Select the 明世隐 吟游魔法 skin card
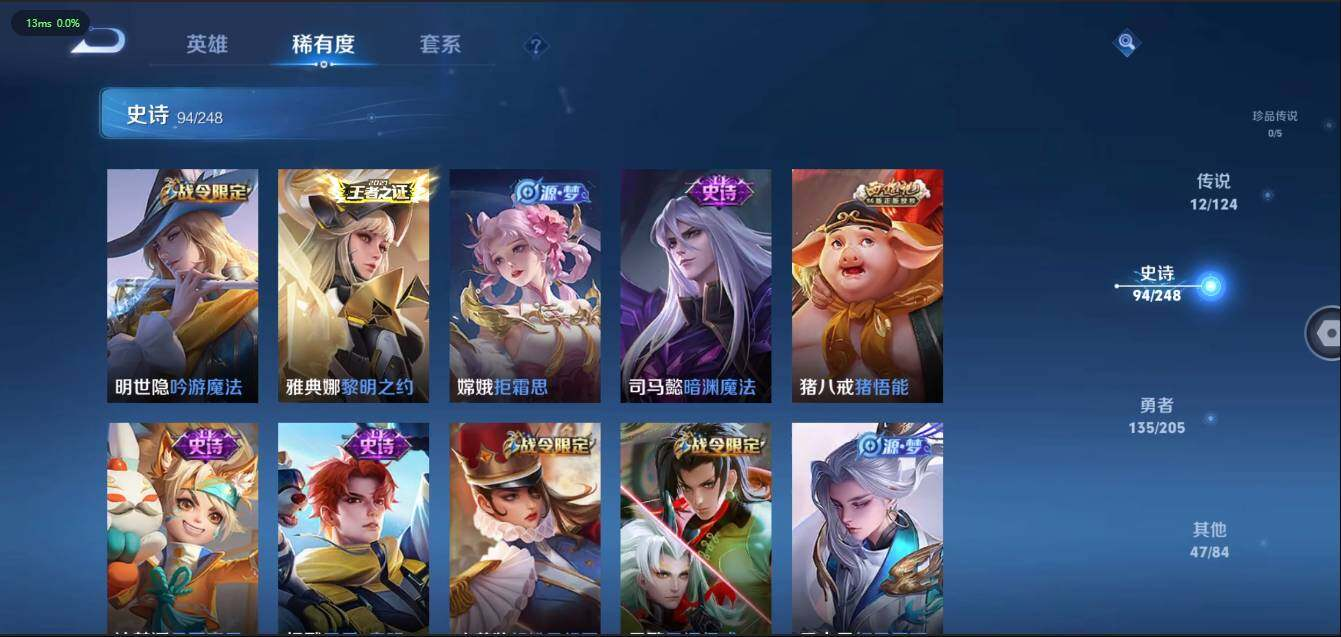Image resolution: width=1341 pixels, height=637 pixels. [x=182, y=286]
